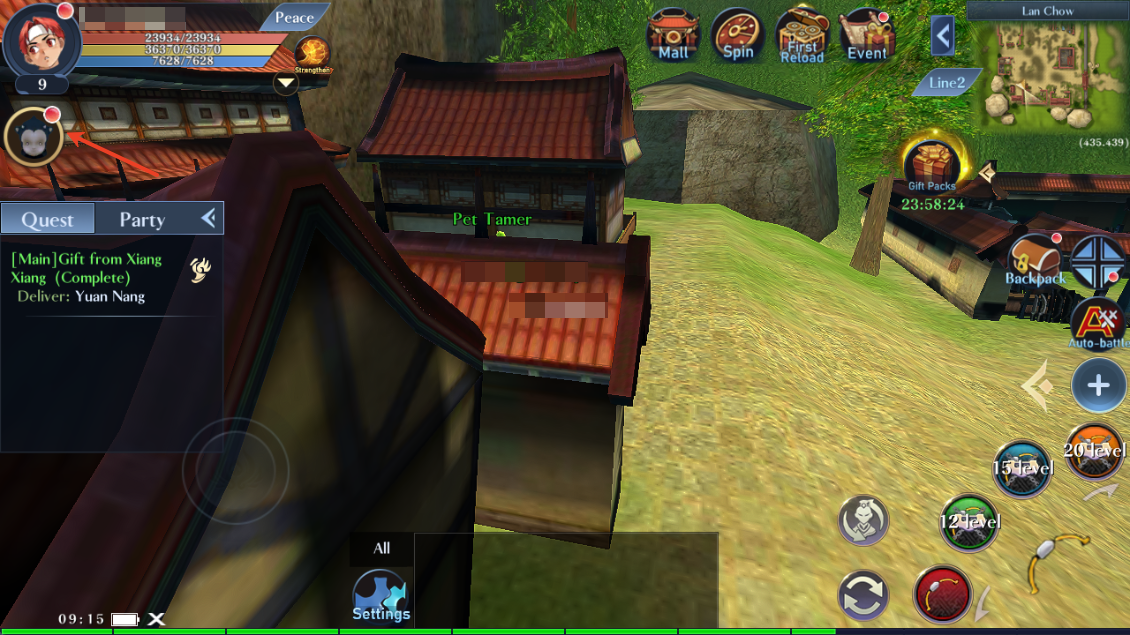Select the Quest tab
The width and height of the screenshot is (1130, 635).
click(x=48, y=219)
